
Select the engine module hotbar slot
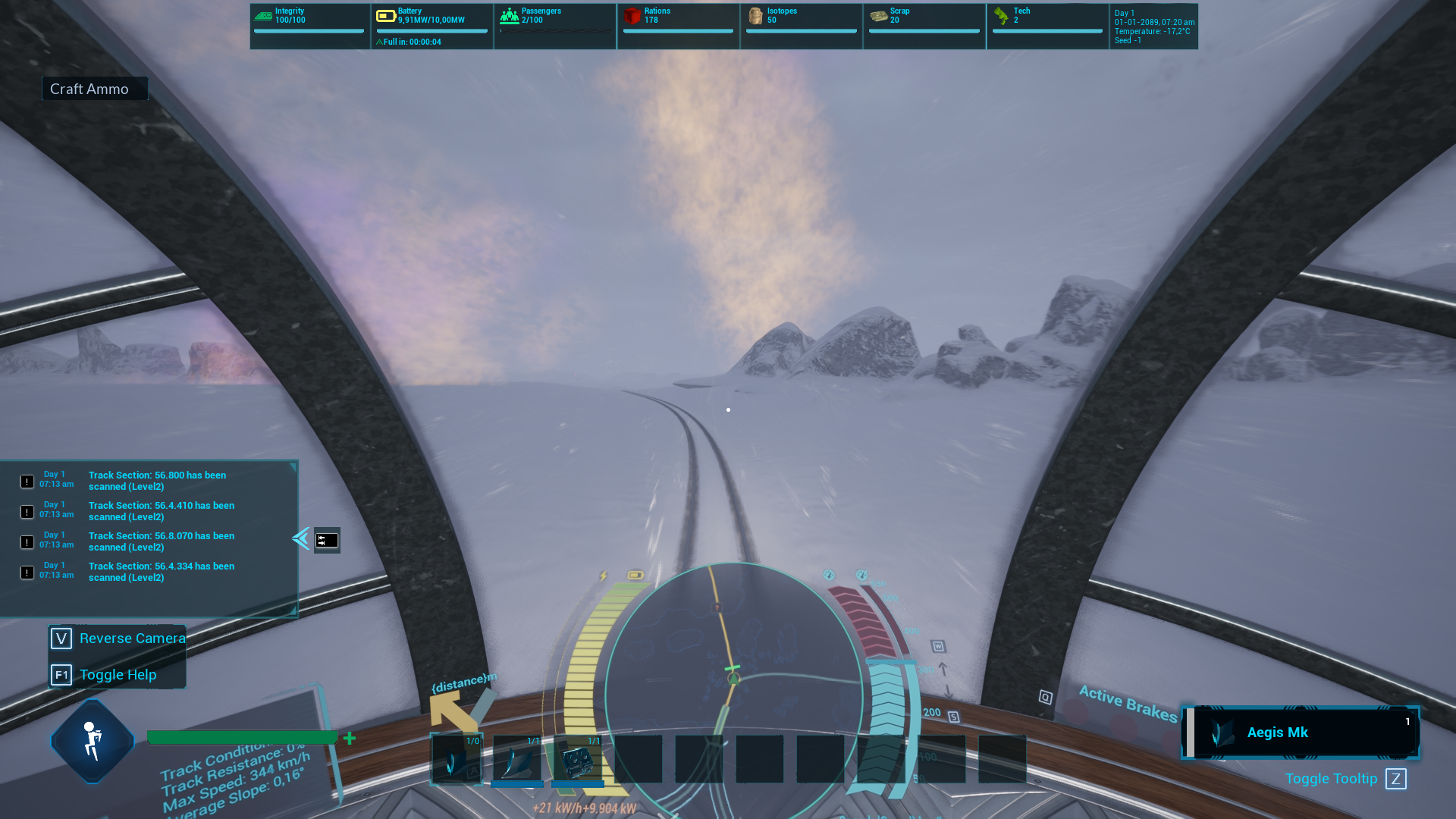tap(578, 758)
